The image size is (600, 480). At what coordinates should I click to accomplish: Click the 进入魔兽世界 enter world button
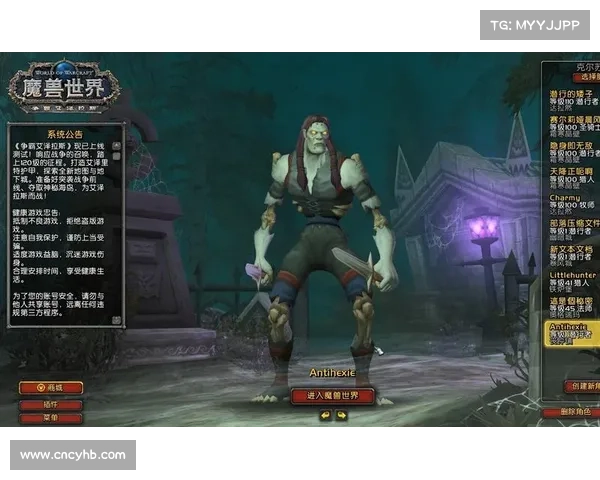pyautogui.click(x=332, y=396)
